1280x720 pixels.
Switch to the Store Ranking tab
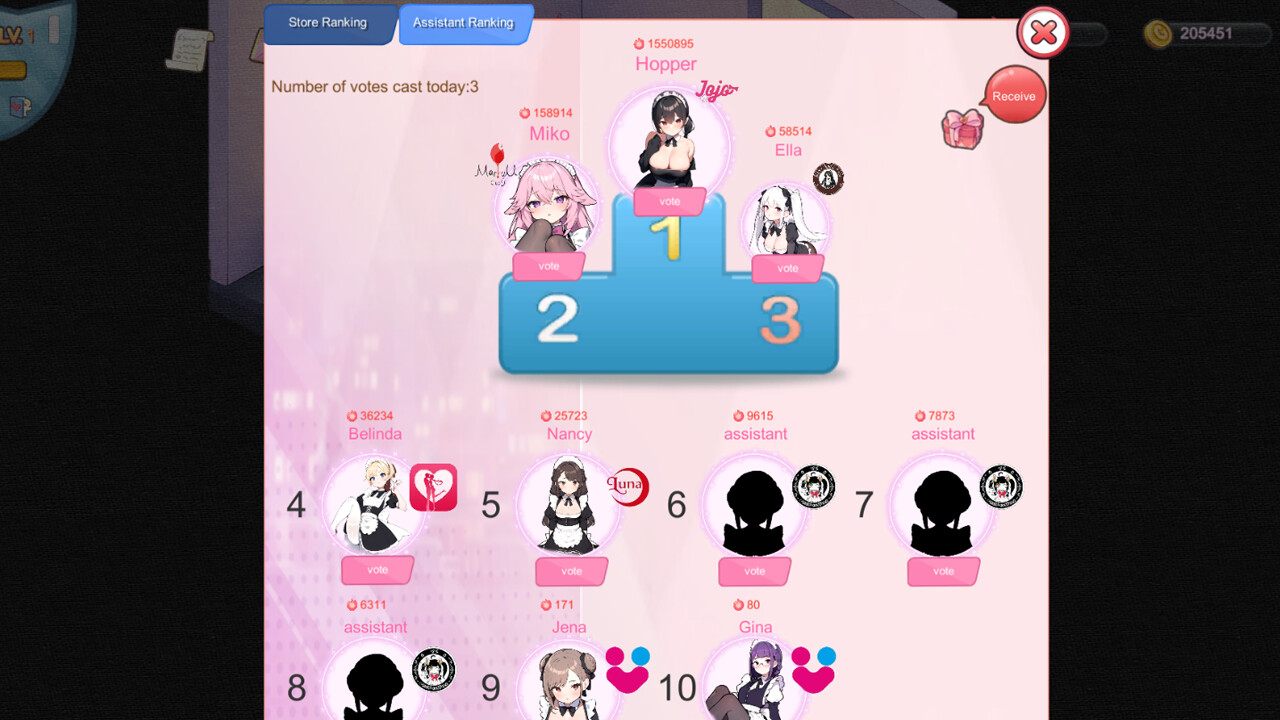coord(329,21)
